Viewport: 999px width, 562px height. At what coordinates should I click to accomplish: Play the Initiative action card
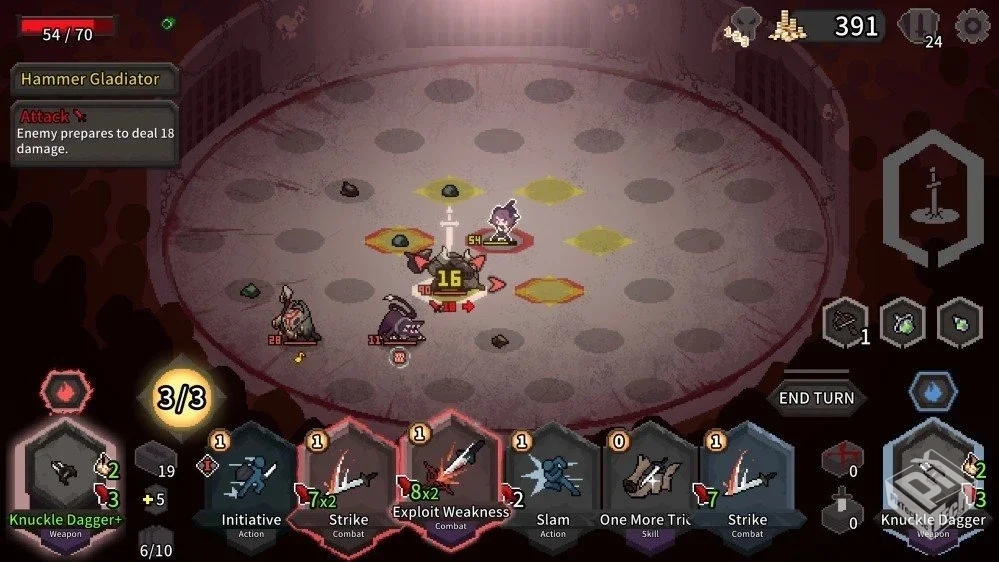[x=250, y=478]
